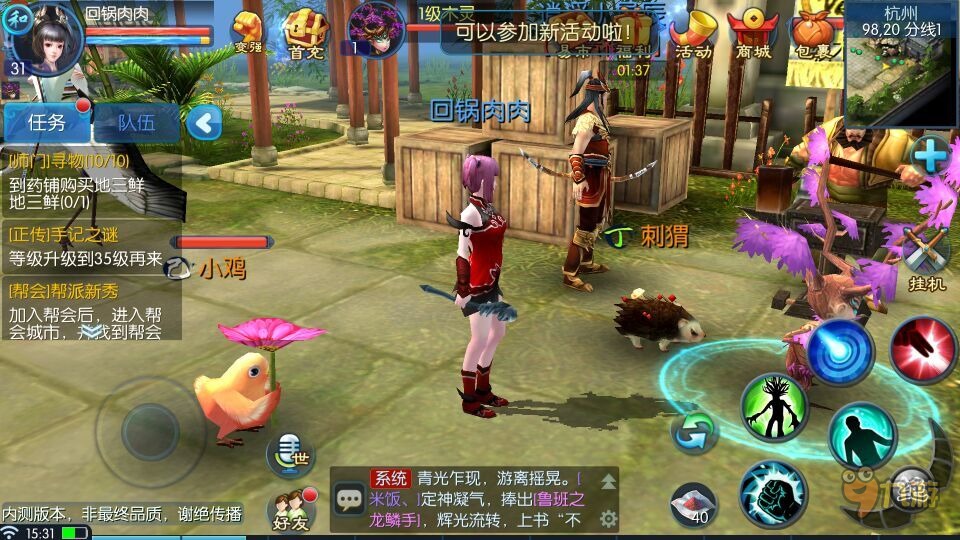Activate the green tree figure skill
The height and width of the screenshot is (540, 960).
coord(774,407)
